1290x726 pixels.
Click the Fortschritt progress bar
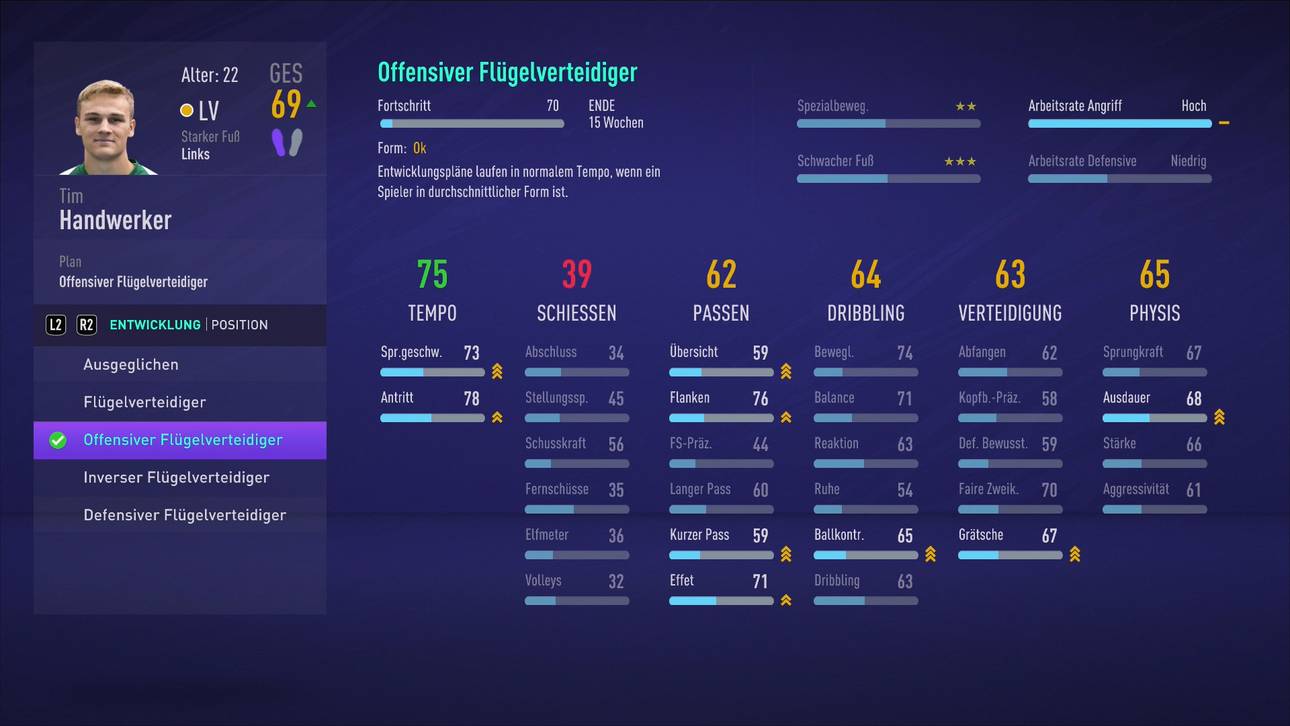click(x=470, y=123)
